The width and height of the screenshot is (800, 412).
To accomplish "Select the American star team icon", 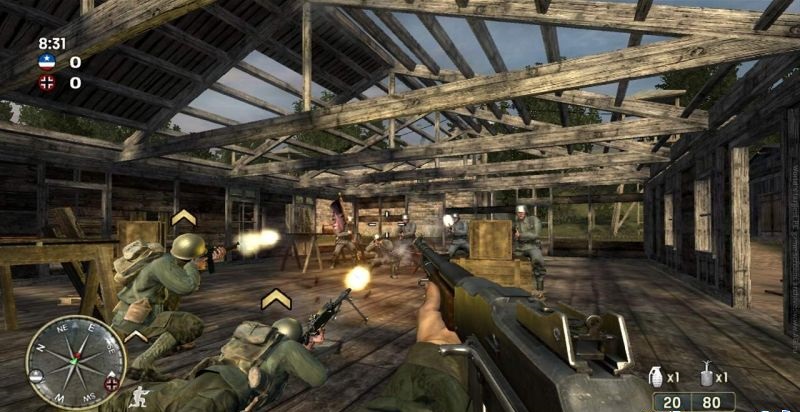I will click(x=46, y=62).
